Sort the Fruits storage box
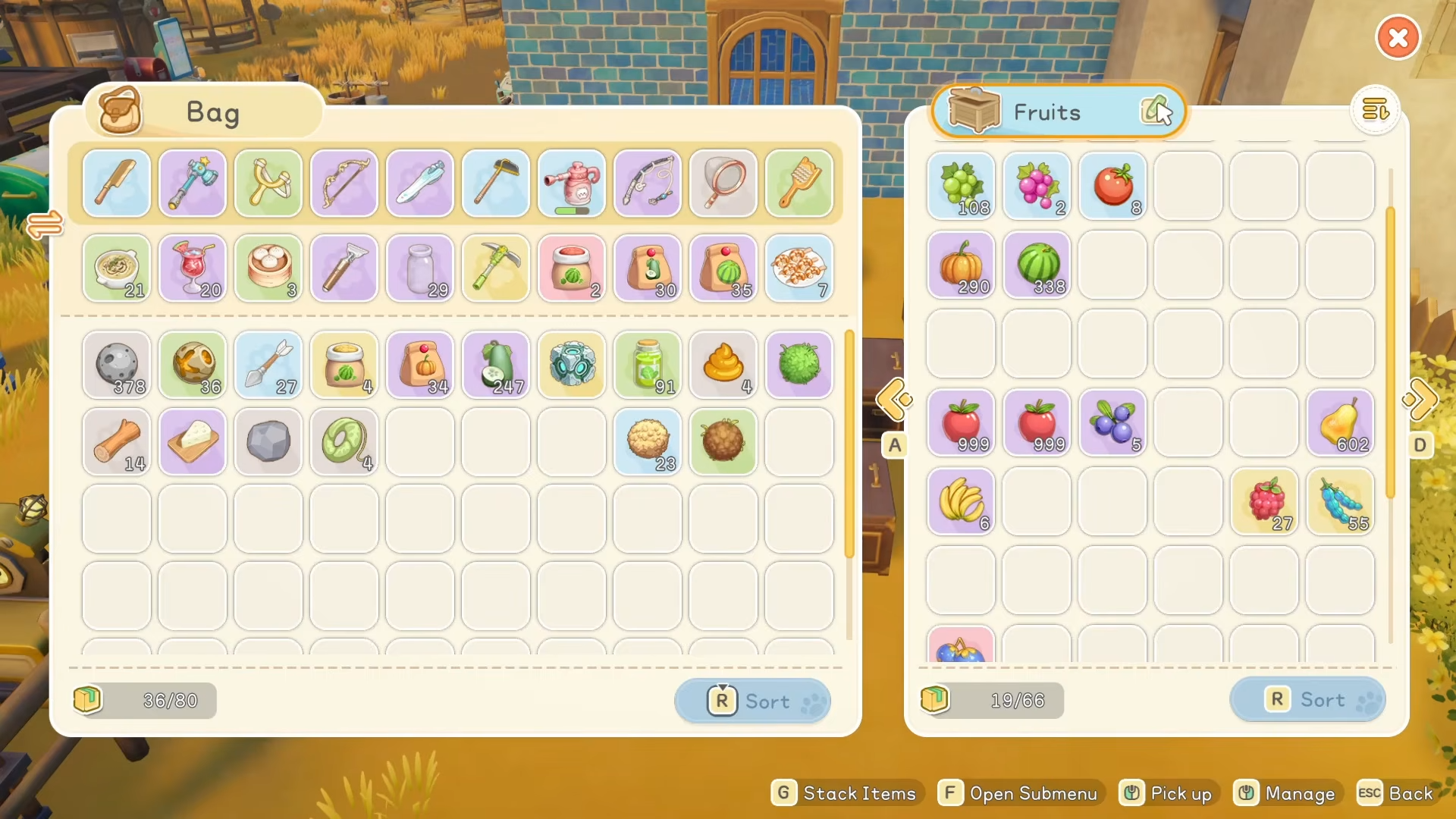The height and width of the screenshot is (819, 1456). (1307, 699)
